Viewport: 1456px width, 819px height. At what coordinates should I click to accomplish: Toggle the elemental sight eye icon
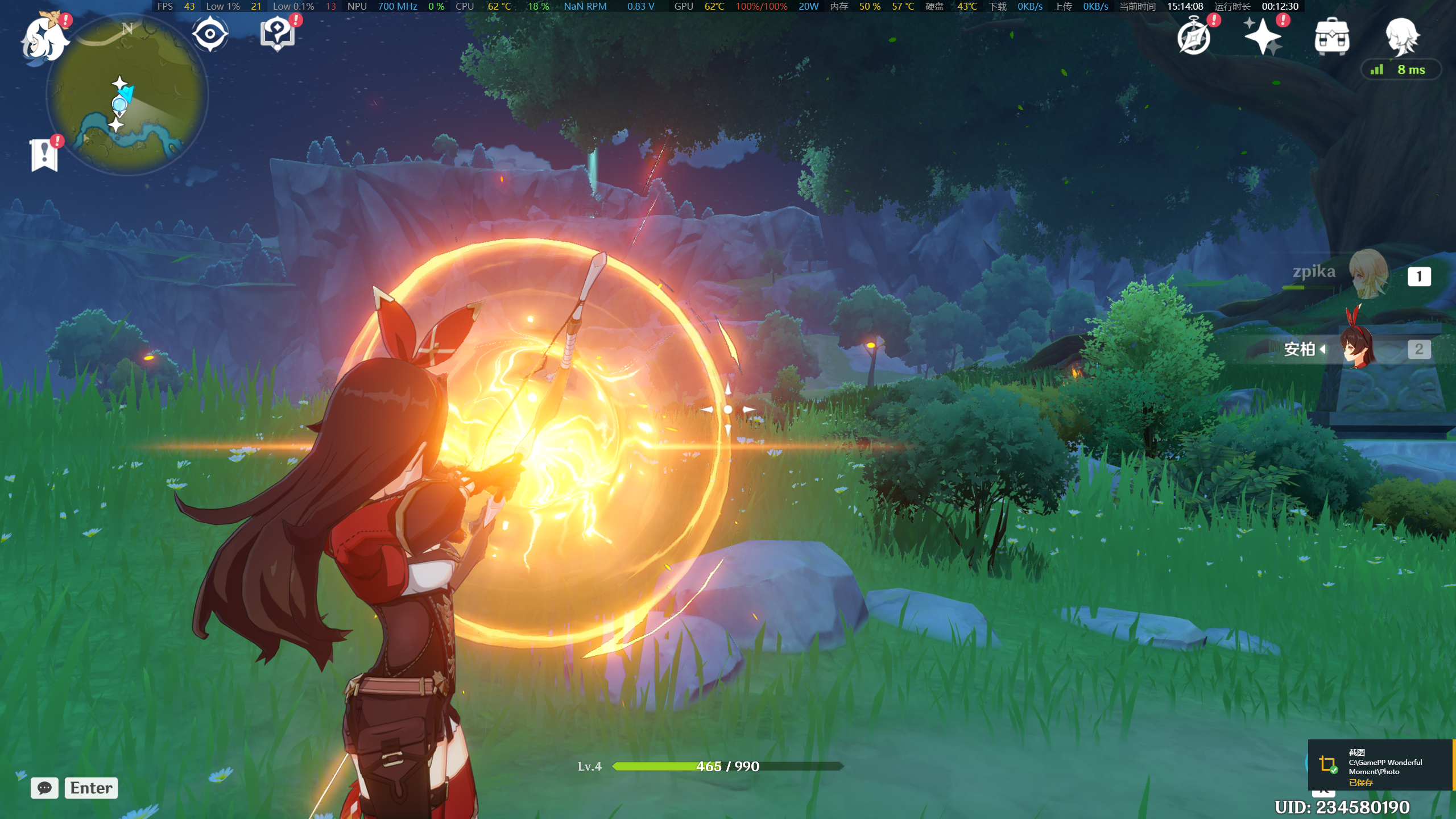pyautogui.click(x=210, y=34)
